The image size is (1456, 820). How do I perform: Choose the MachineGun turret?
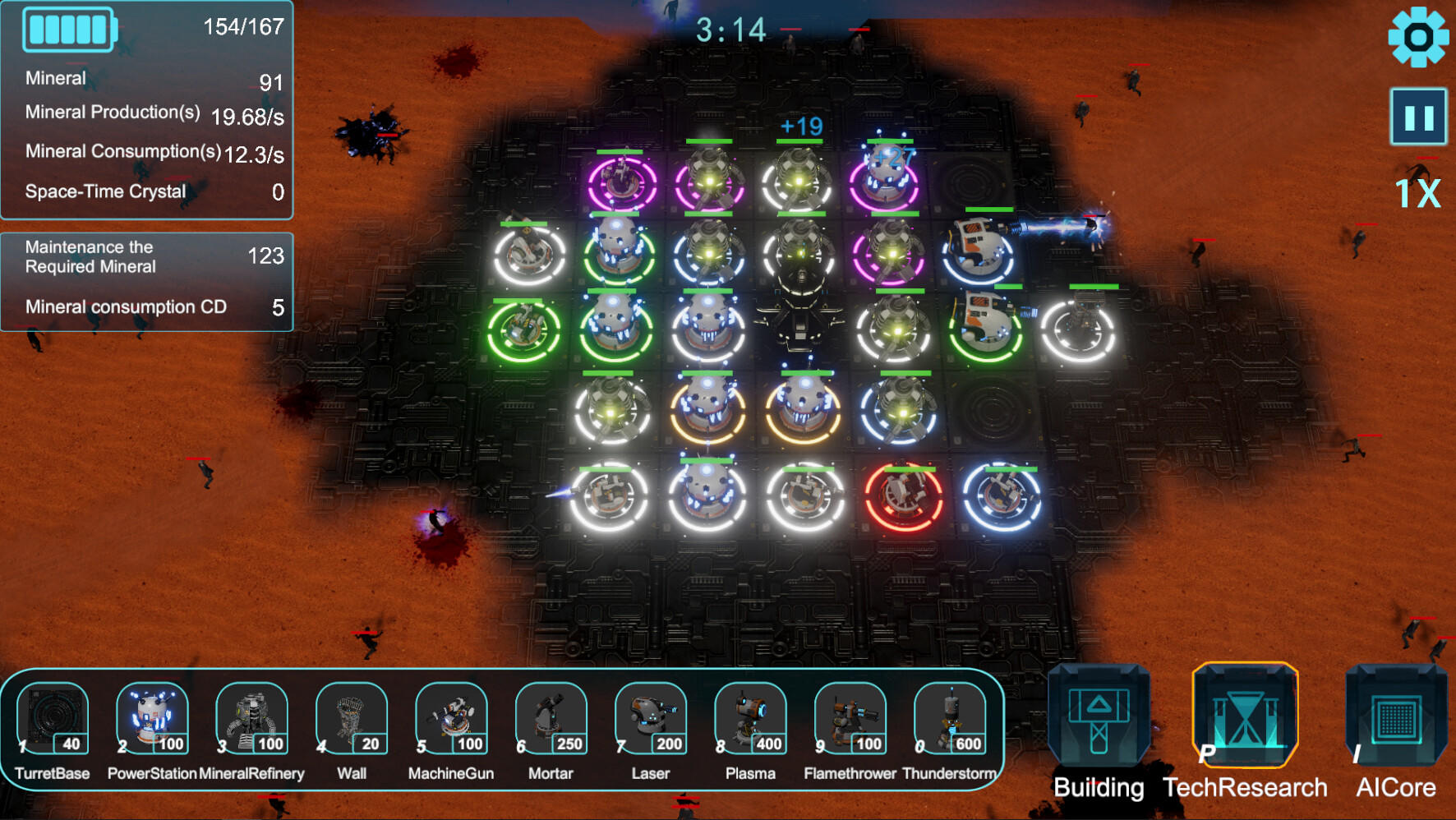(451, 720)
